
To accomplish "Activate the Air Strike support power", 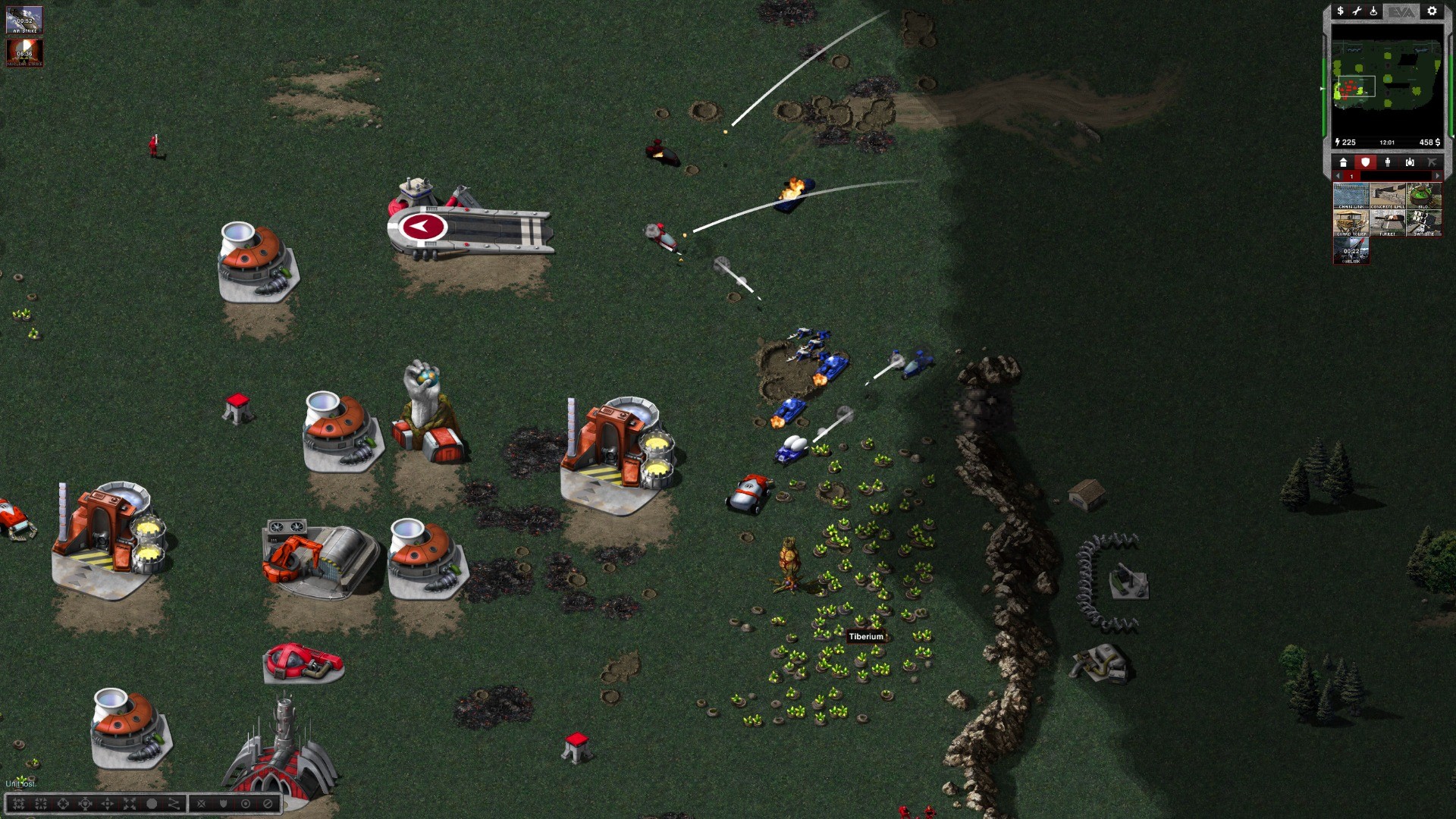I will point(24,20).
